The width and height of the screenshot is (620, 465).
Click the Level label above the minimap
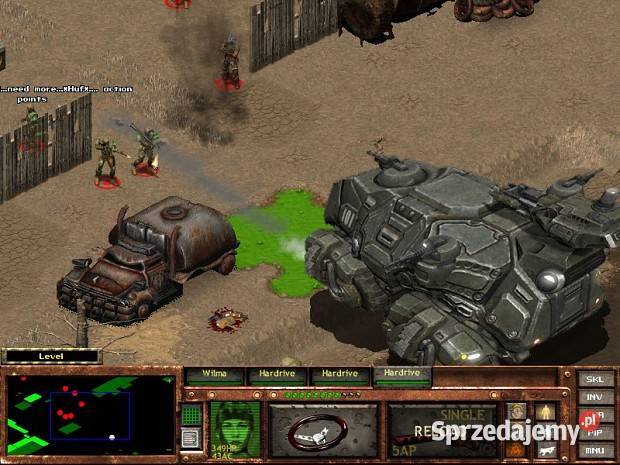[x=52, y=355]
